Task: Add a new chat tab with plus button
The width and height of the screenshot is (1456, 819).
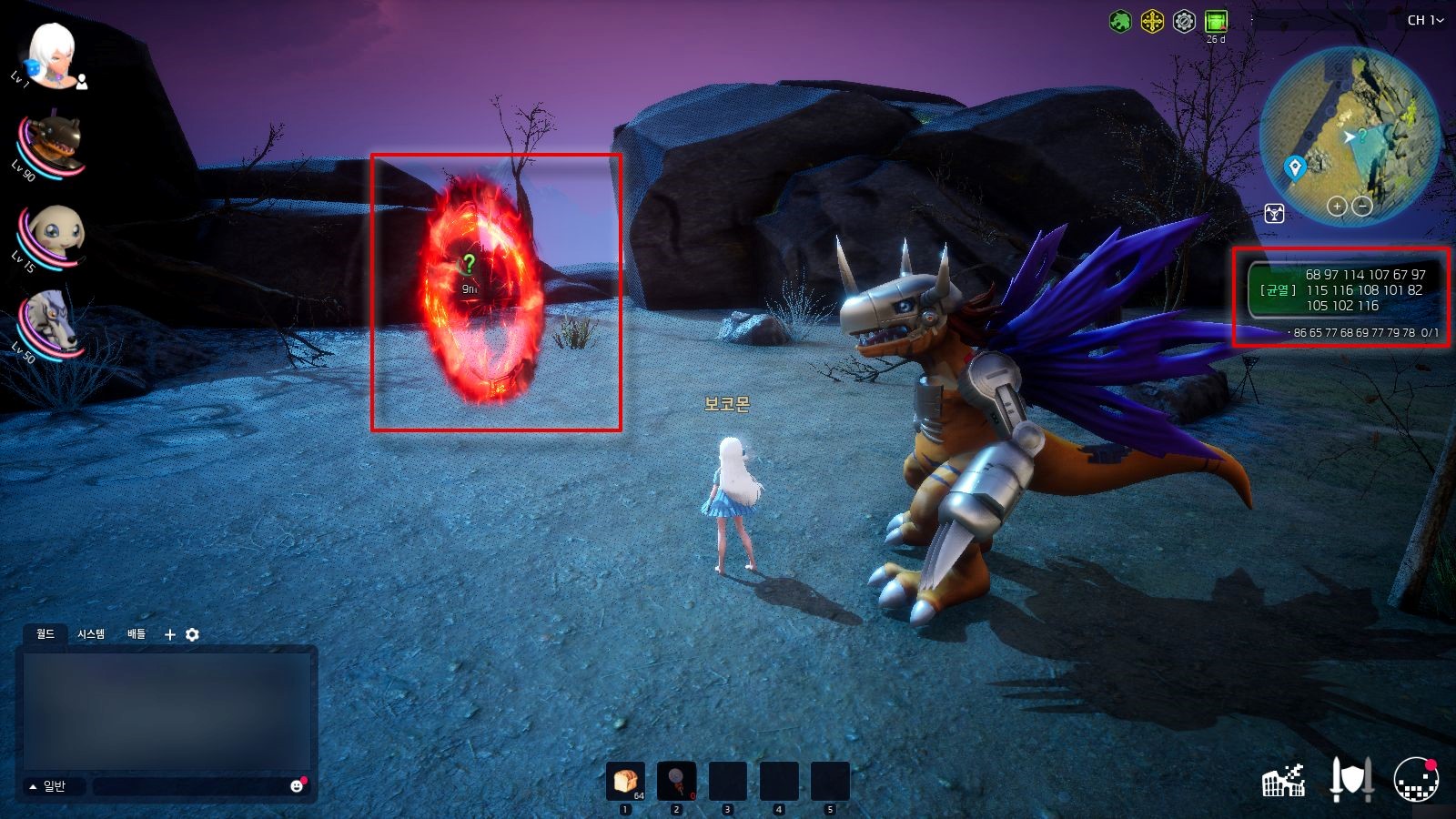Action: tap(169, 634)
